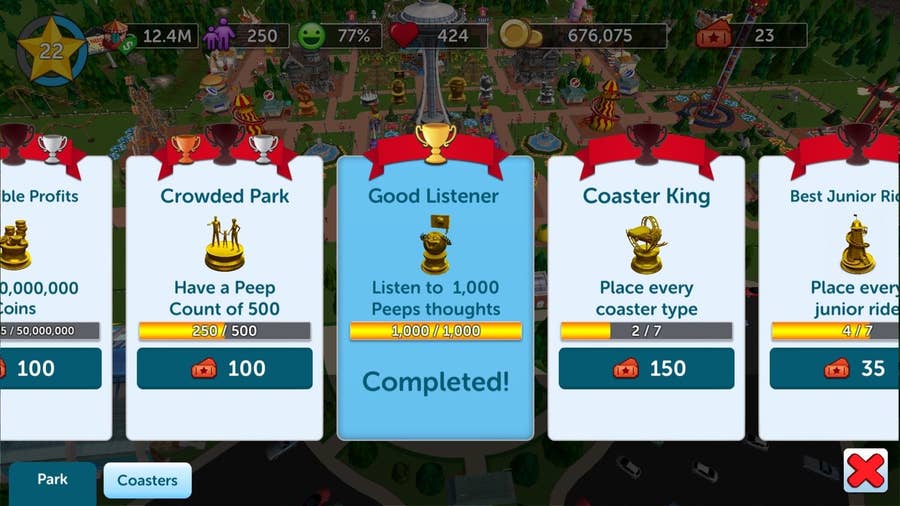
Task: Claim the 150 ticket Coaster King reward
Action: coord(646,368)
